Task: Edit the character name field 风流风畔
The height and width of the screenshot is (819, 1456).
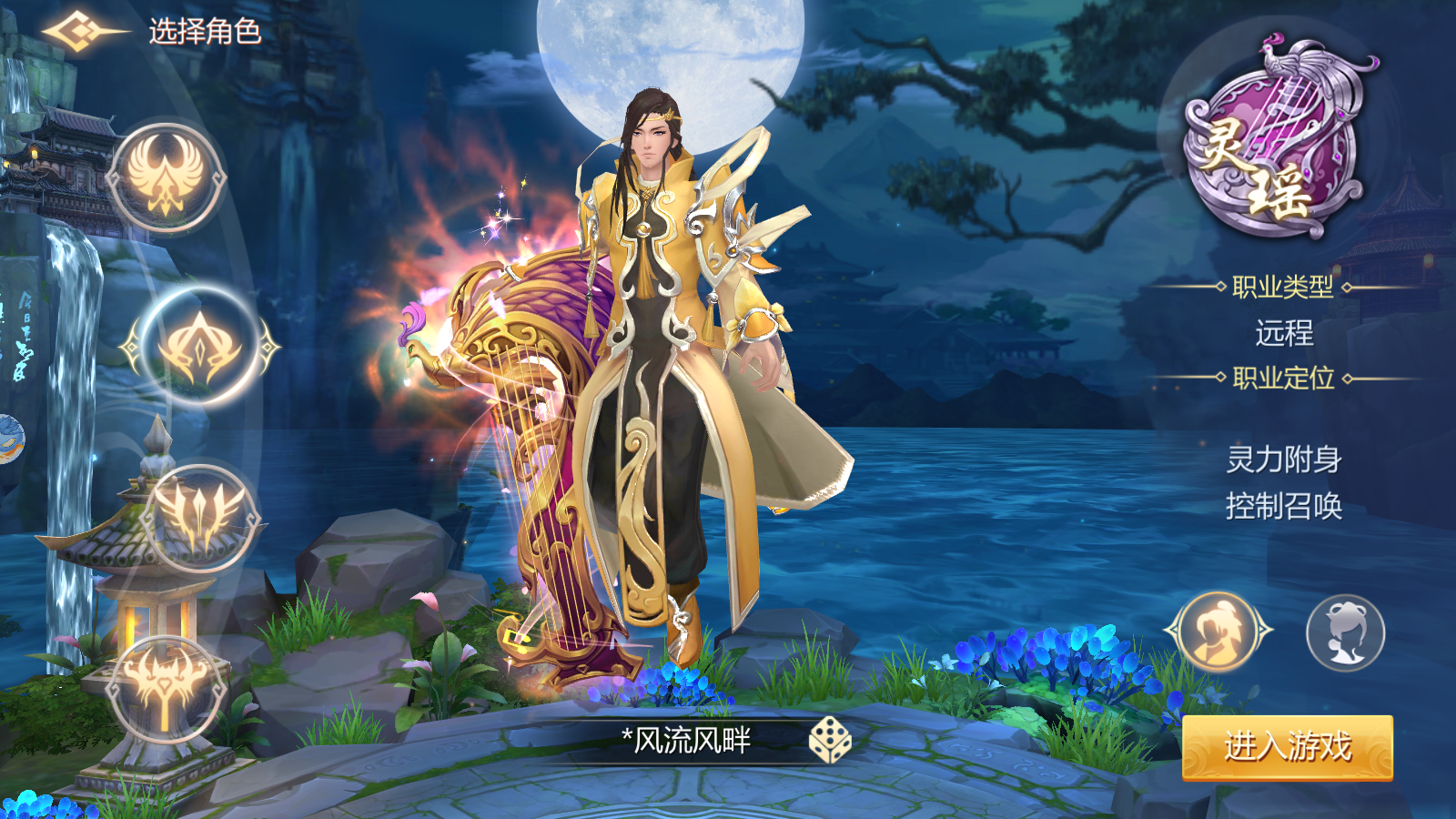Action: [x=687, y=741]
